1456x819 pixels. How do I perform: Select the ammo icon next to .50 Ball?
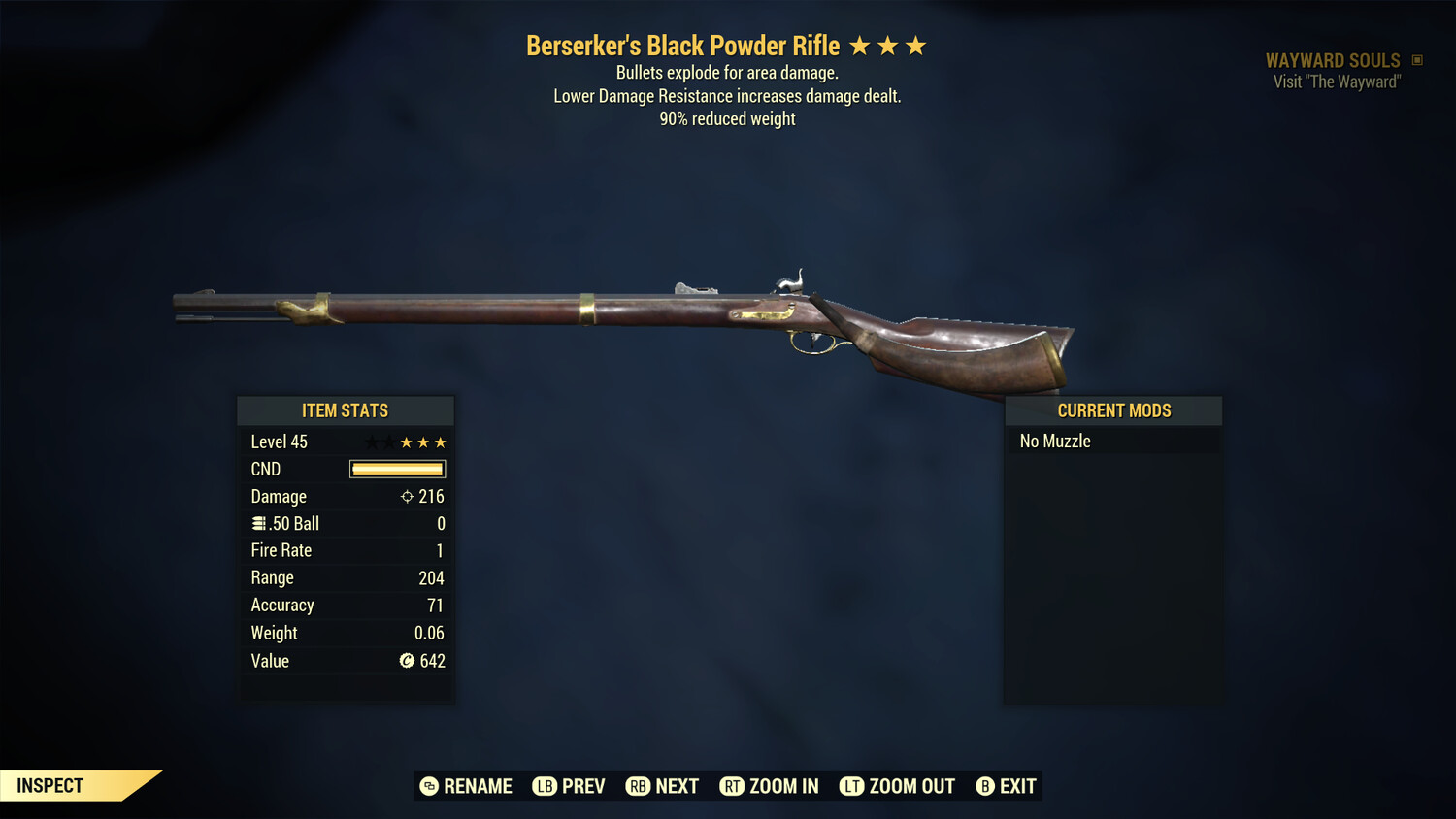click(257, 523)
